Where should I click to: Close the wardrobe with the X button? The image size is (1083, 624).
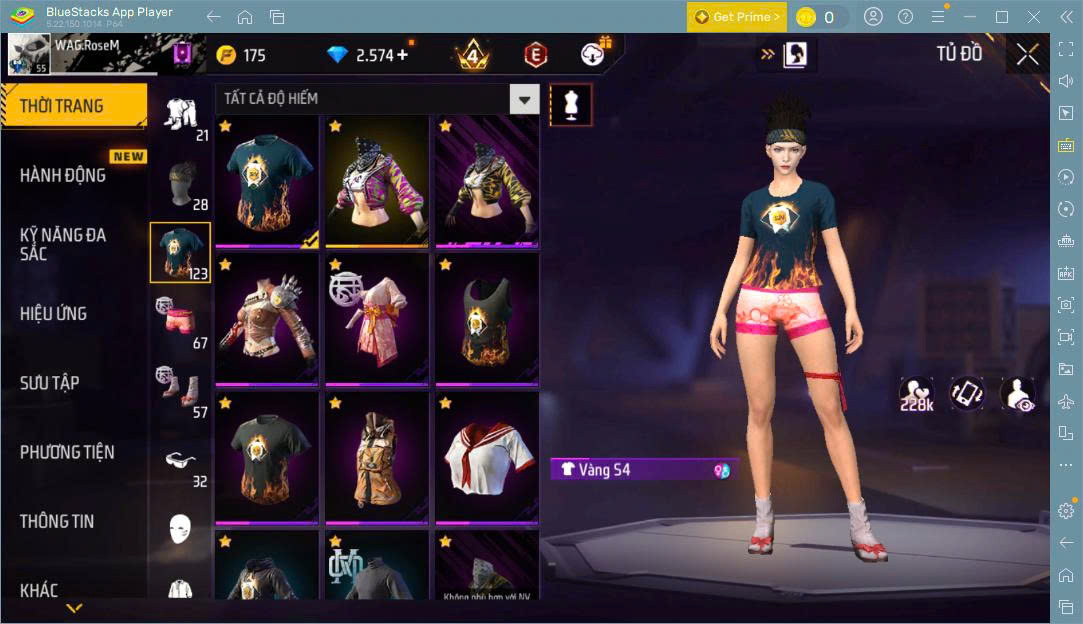[1027, 55]
